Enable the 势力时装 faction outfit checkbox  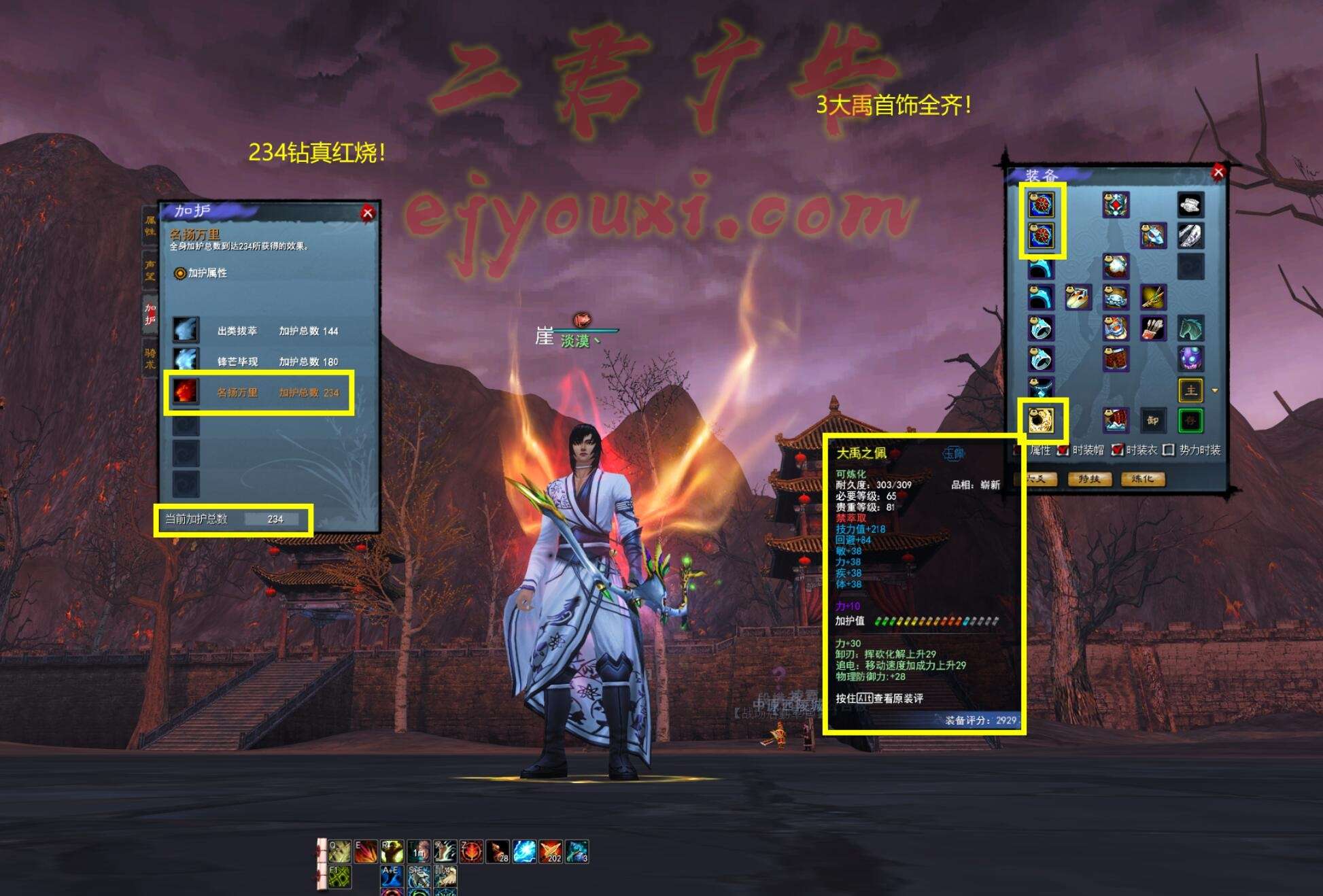tap(1169, 450)
